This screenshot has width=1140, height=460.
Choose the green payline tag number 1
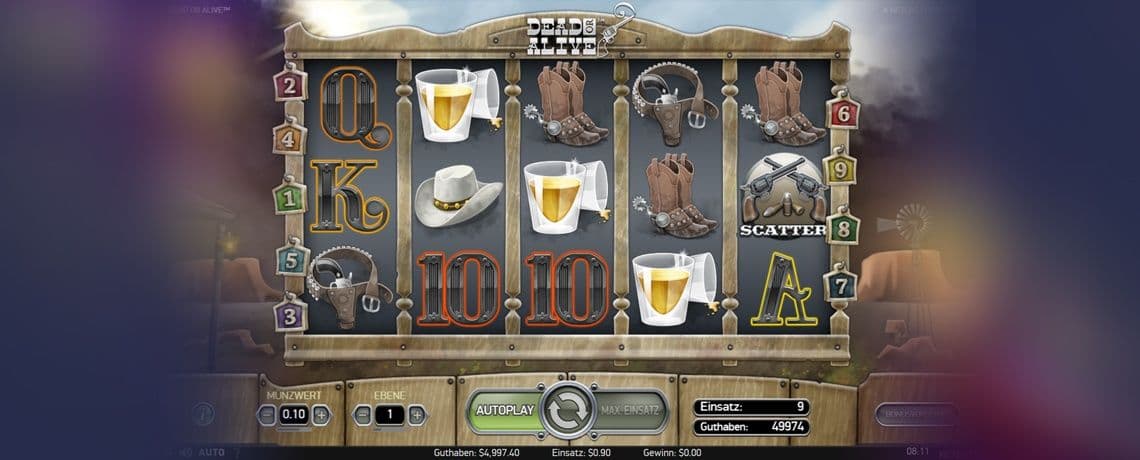point(289,198)
